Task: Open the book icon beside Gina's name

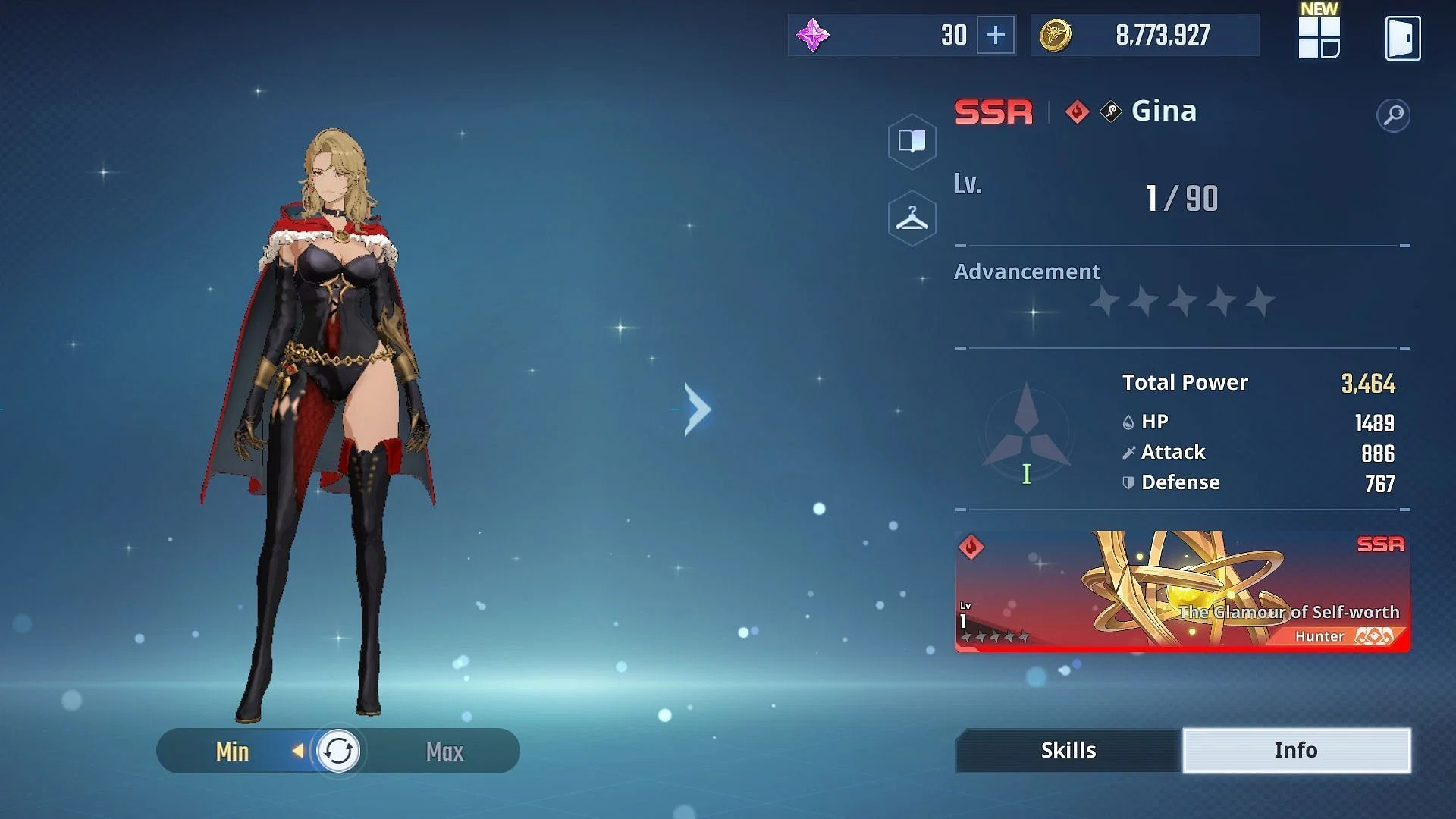Action: coord(912,141)
